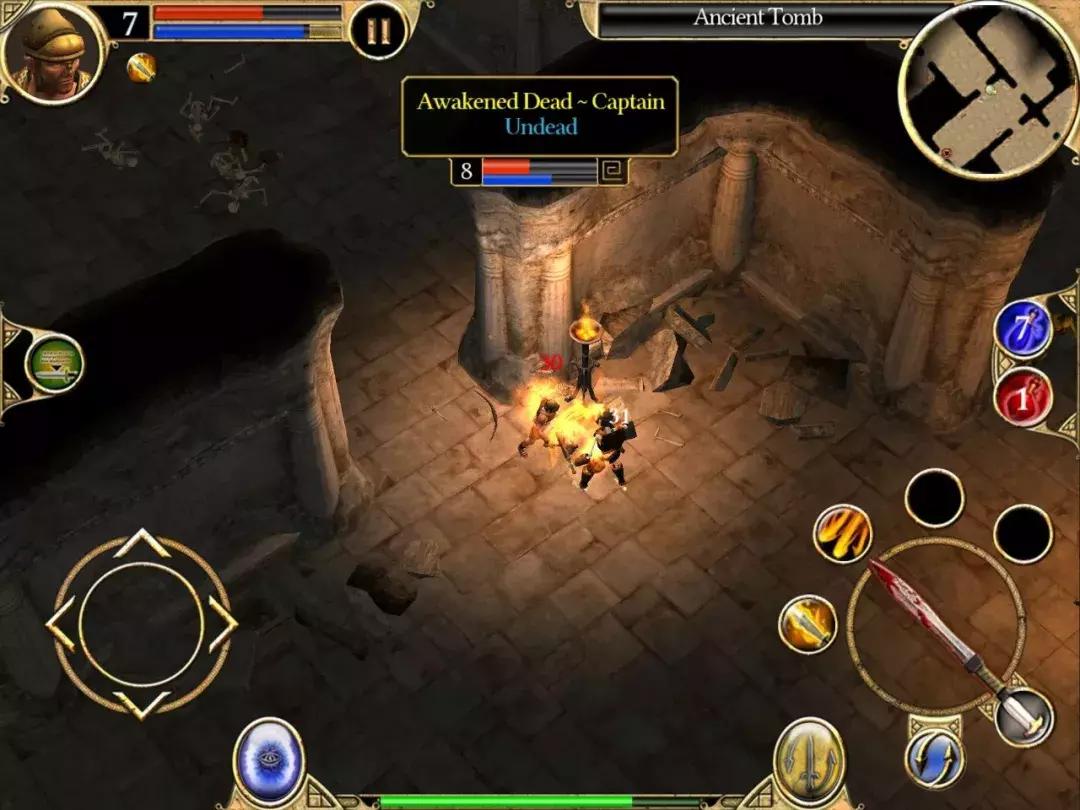The height and width of the screenshot is (810, 1080).
Task: Tap the joystick's up arrow
Action: (x=141, y=545)
